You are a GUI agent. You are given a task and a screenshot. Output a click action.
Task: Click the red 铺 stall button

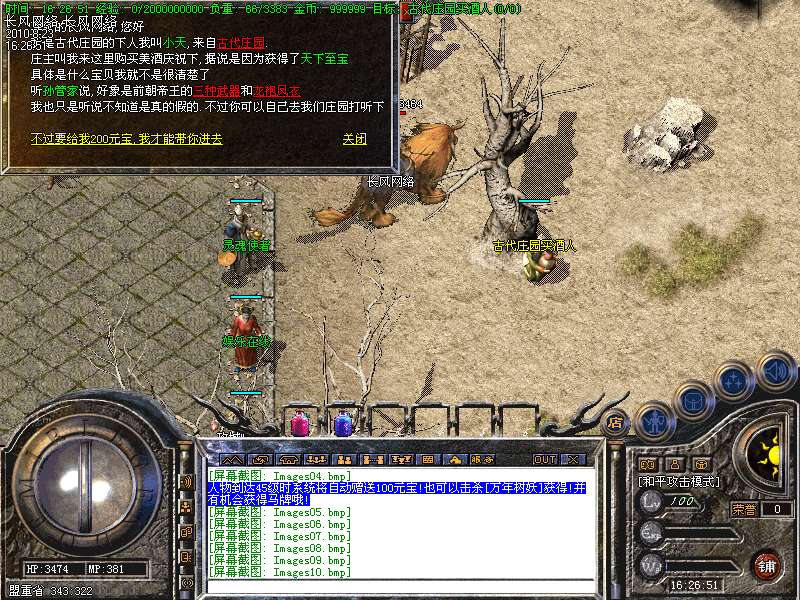pyautogui.click(x=766, y=565)
